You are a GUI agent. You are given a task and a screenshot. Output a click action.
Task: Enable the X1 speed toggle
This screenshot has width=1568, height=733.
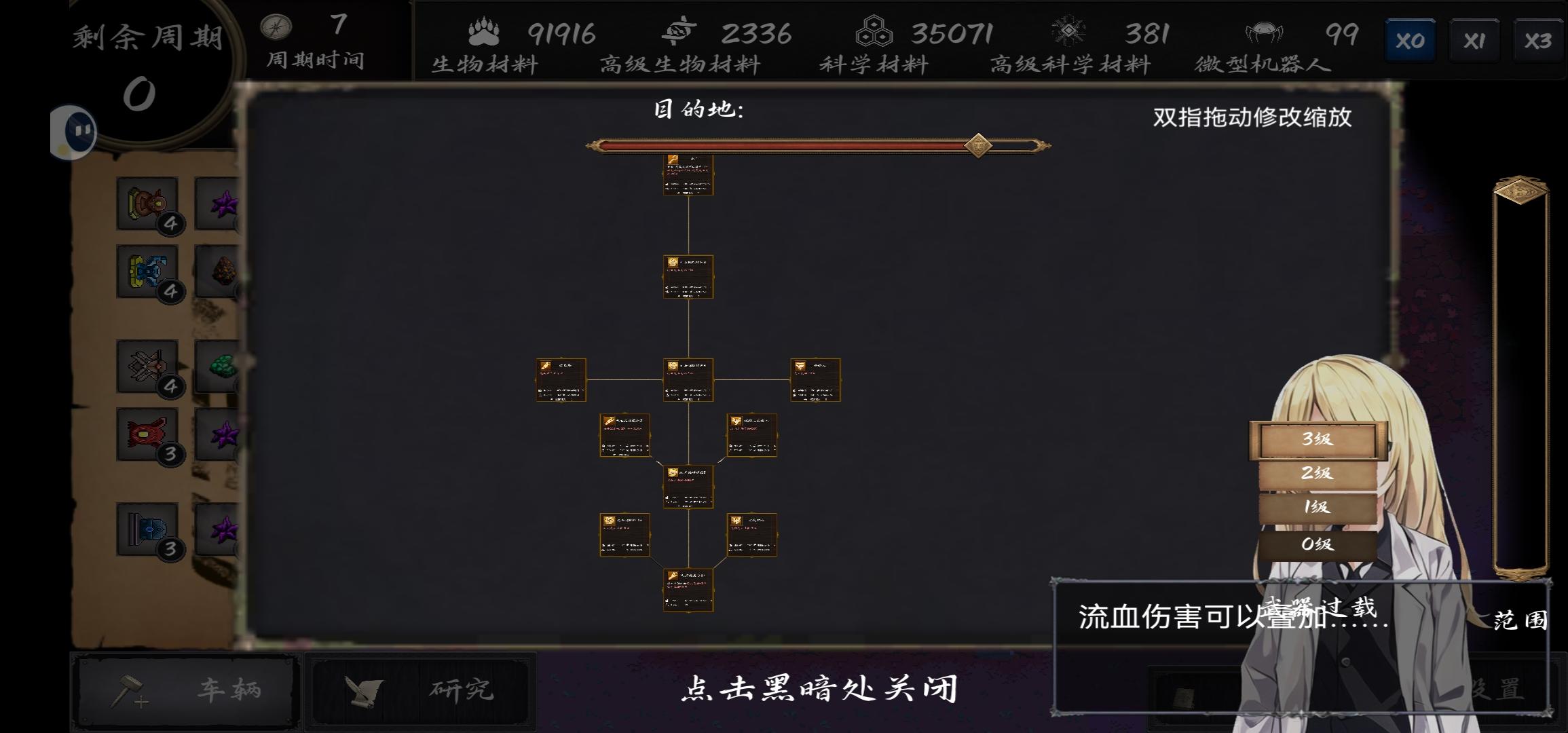pos(1474,39)
